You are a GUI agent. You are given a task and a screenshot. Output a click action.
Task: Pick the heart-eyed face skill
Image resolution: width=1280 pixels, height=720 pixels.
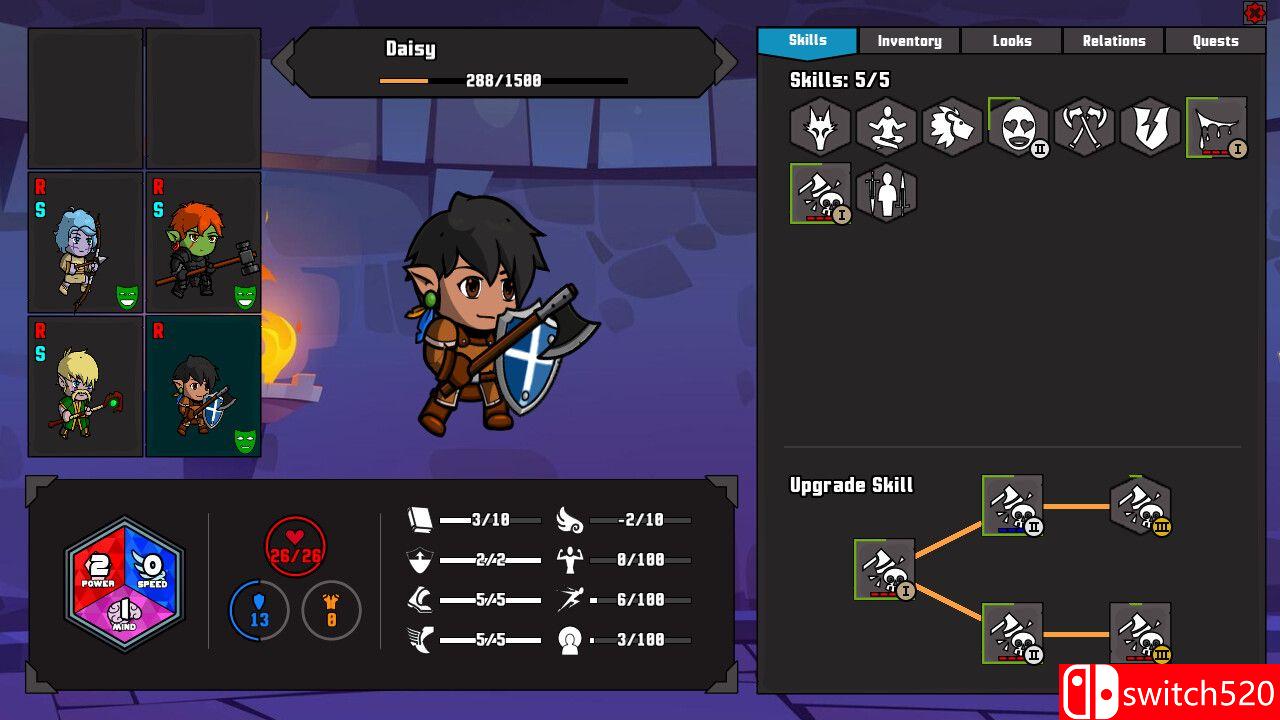[1018, 127]
